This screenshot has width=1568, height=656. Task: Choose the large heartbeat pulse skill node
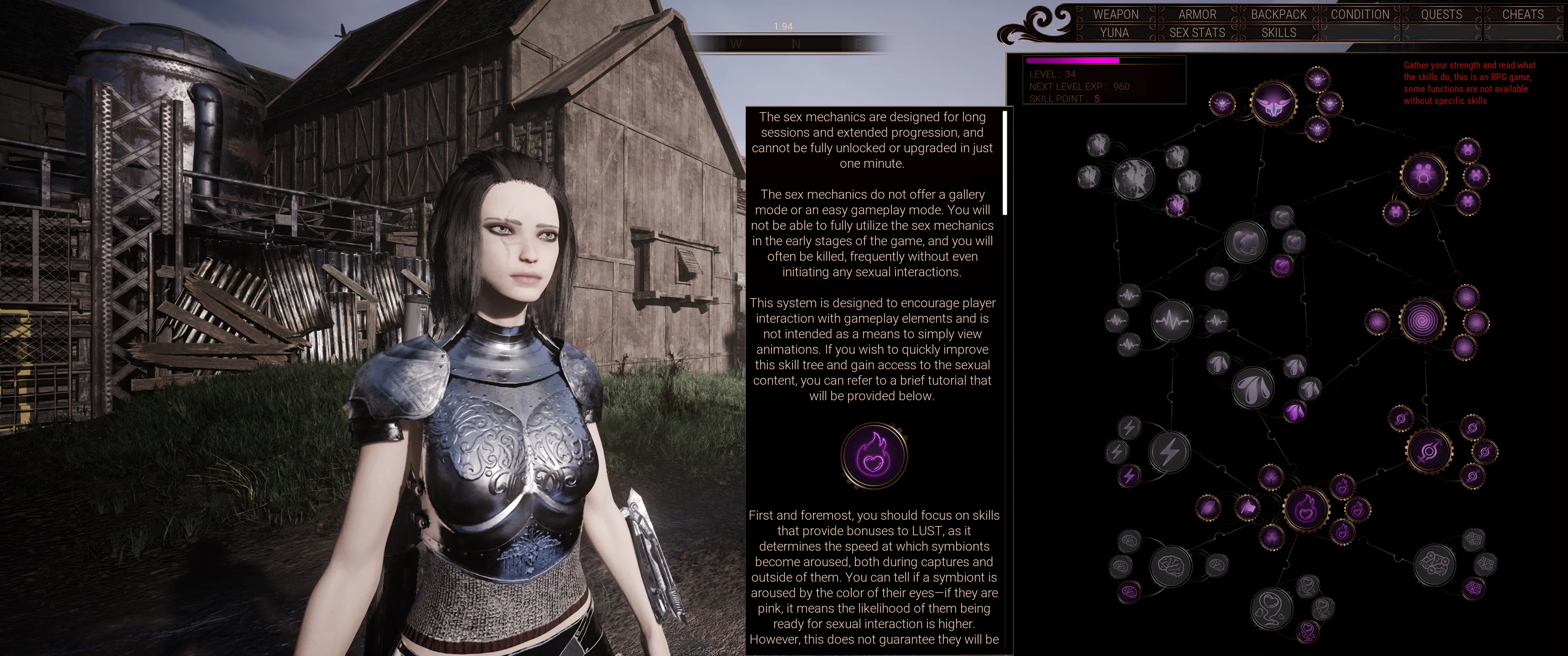point(1172,320)
